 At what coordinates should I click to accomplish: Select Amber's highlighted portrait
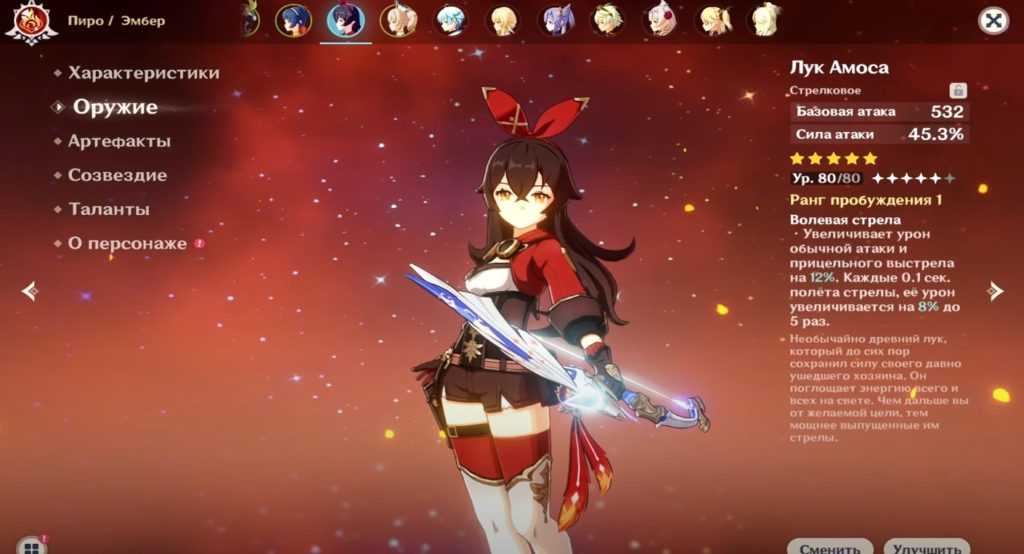[346, 19]
